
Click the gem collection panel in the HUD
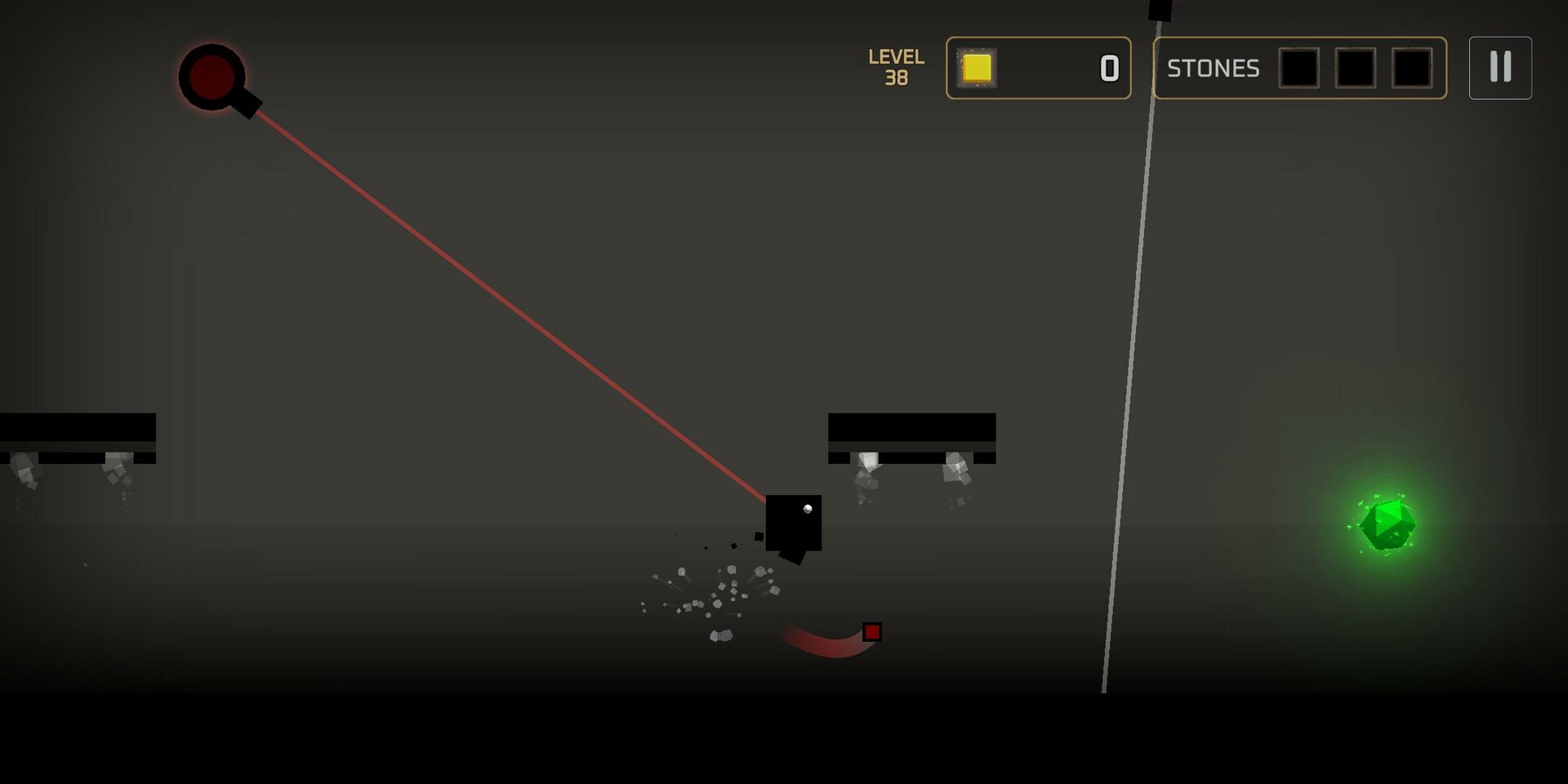click(x=1039, y=69)
